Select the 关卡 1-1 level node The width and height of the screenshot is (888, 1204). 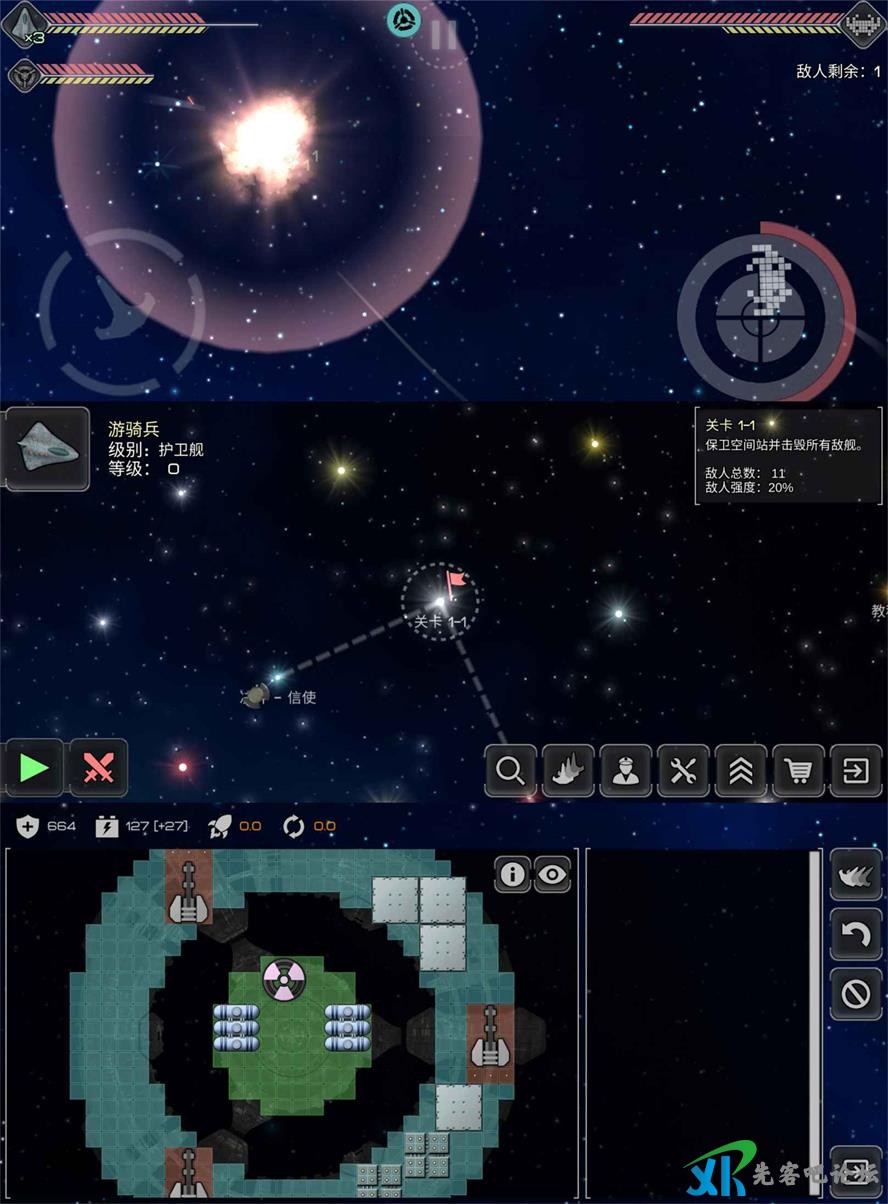tap(440, 601)
